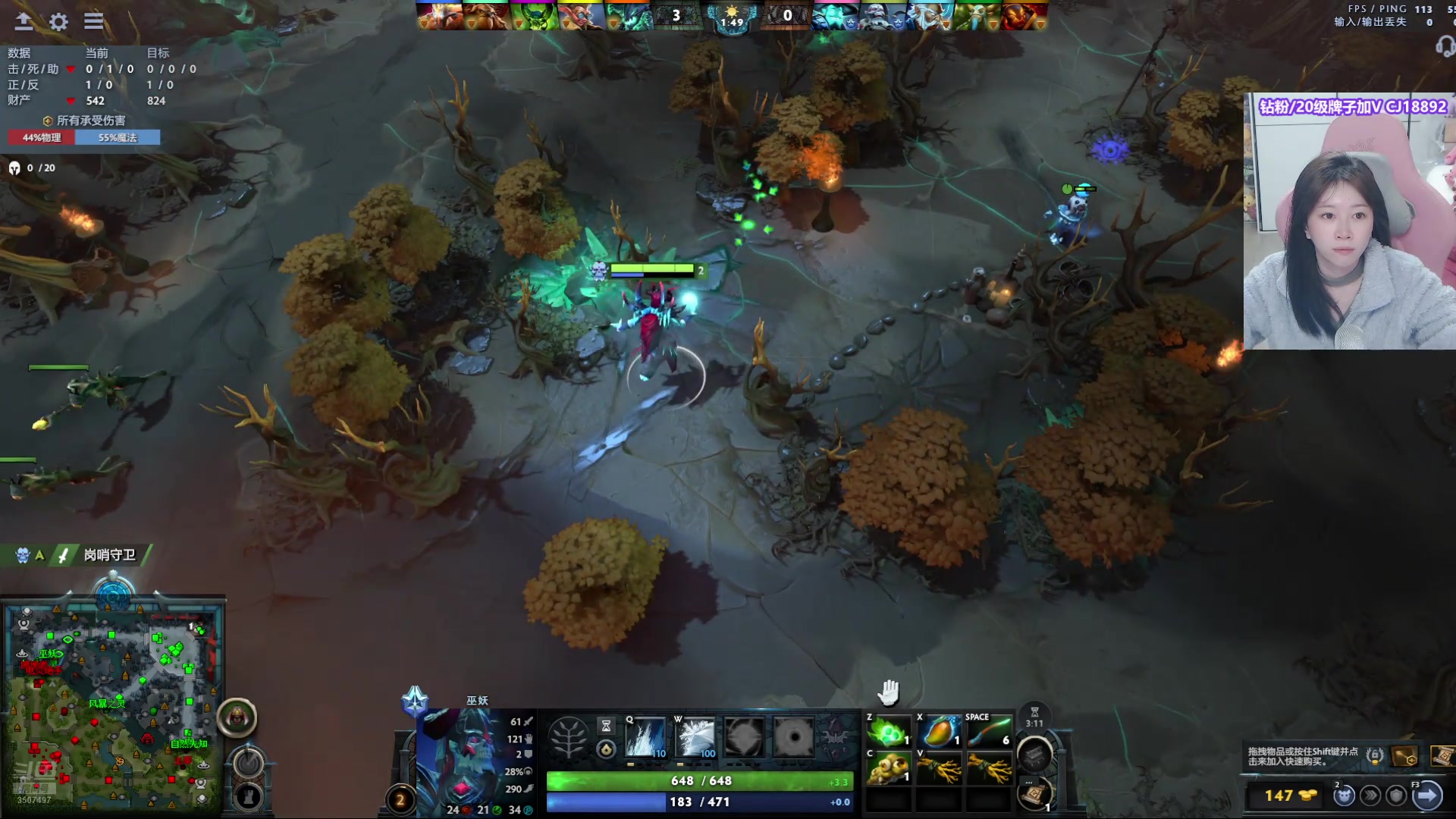1456x819 pixels.
Task: Select the Sentry Ward item slot
Action: (888, 769)
